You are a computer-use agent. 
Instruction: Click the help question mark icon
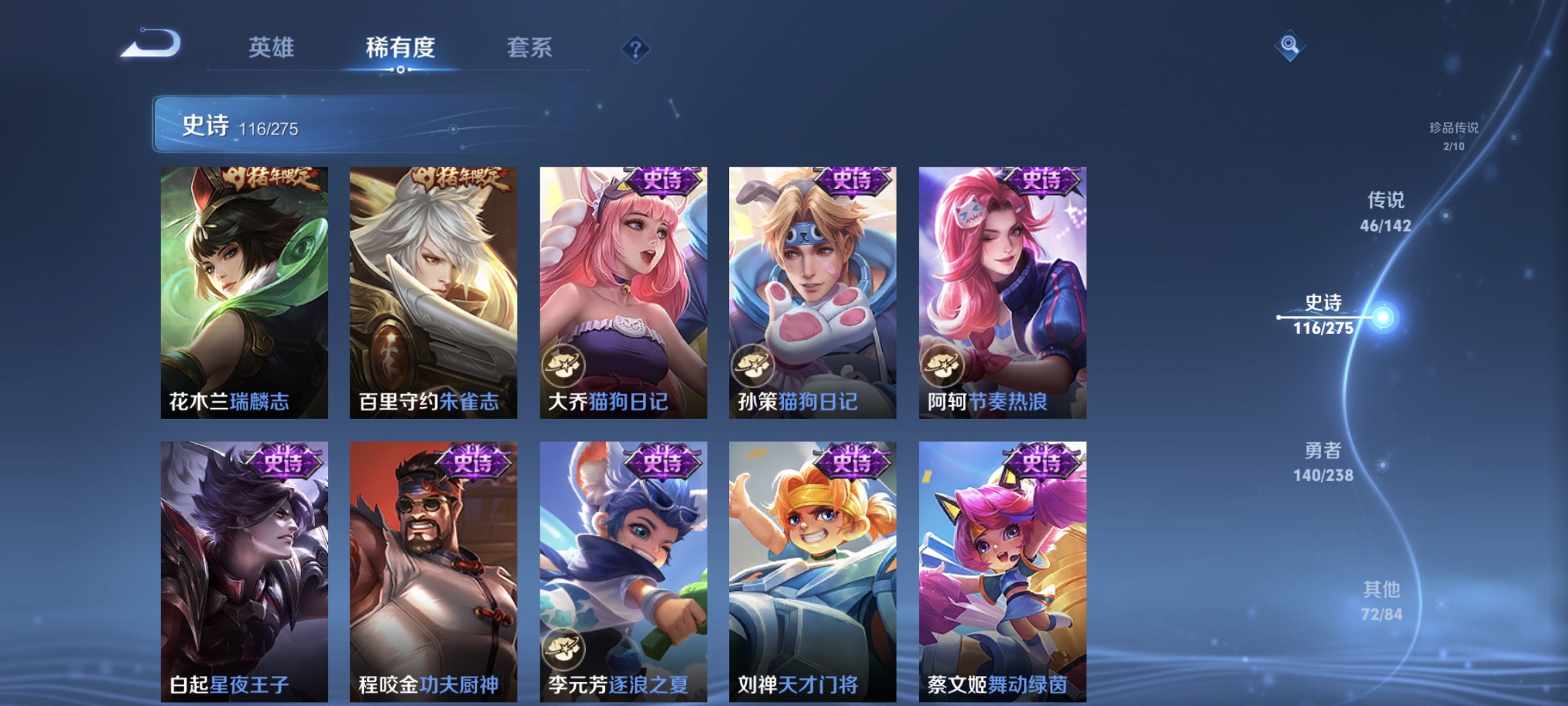637,49
